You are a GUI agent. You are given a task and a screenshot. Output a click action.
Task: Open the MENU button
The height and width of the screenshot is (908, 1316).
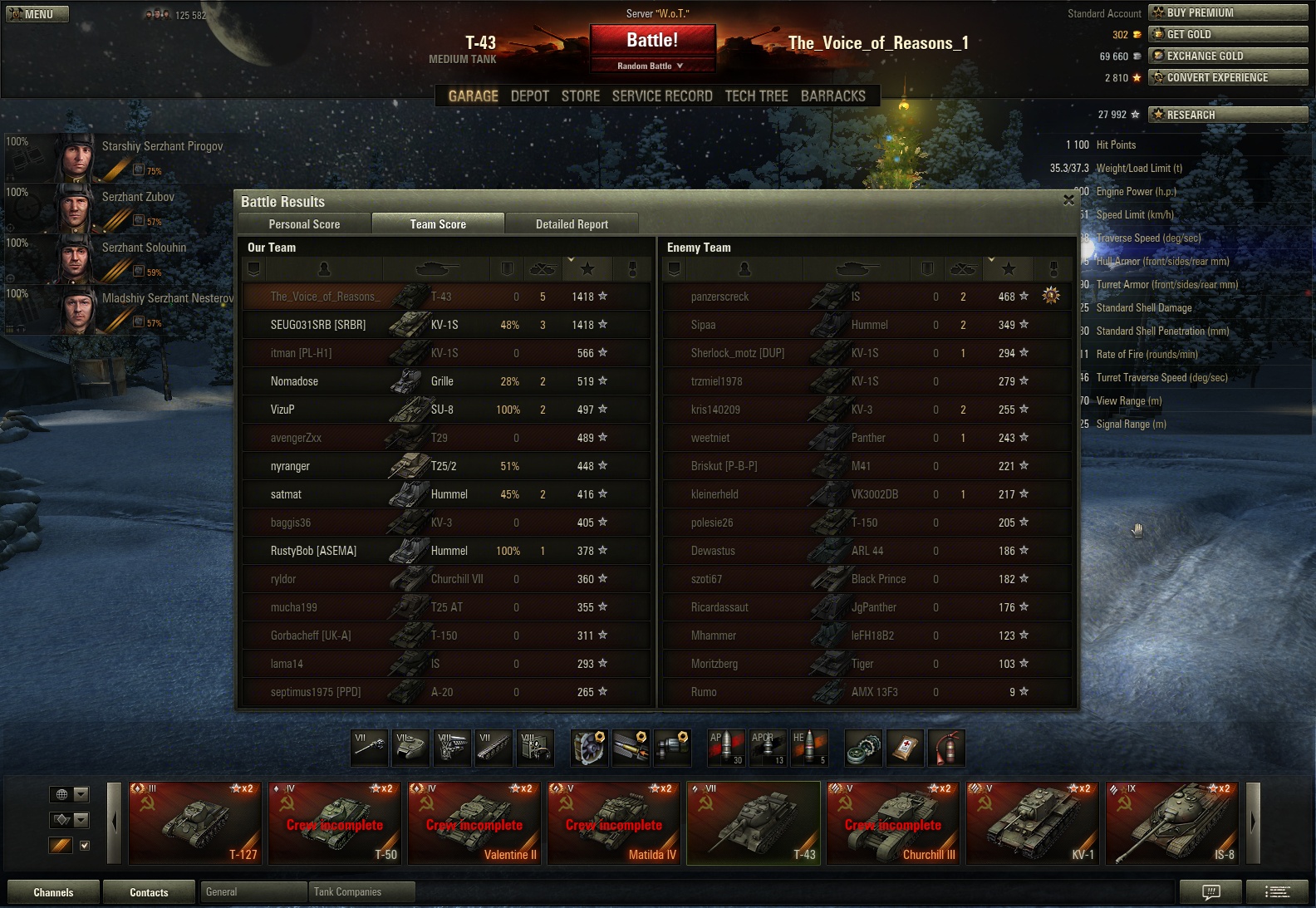(x=37, y=14)
